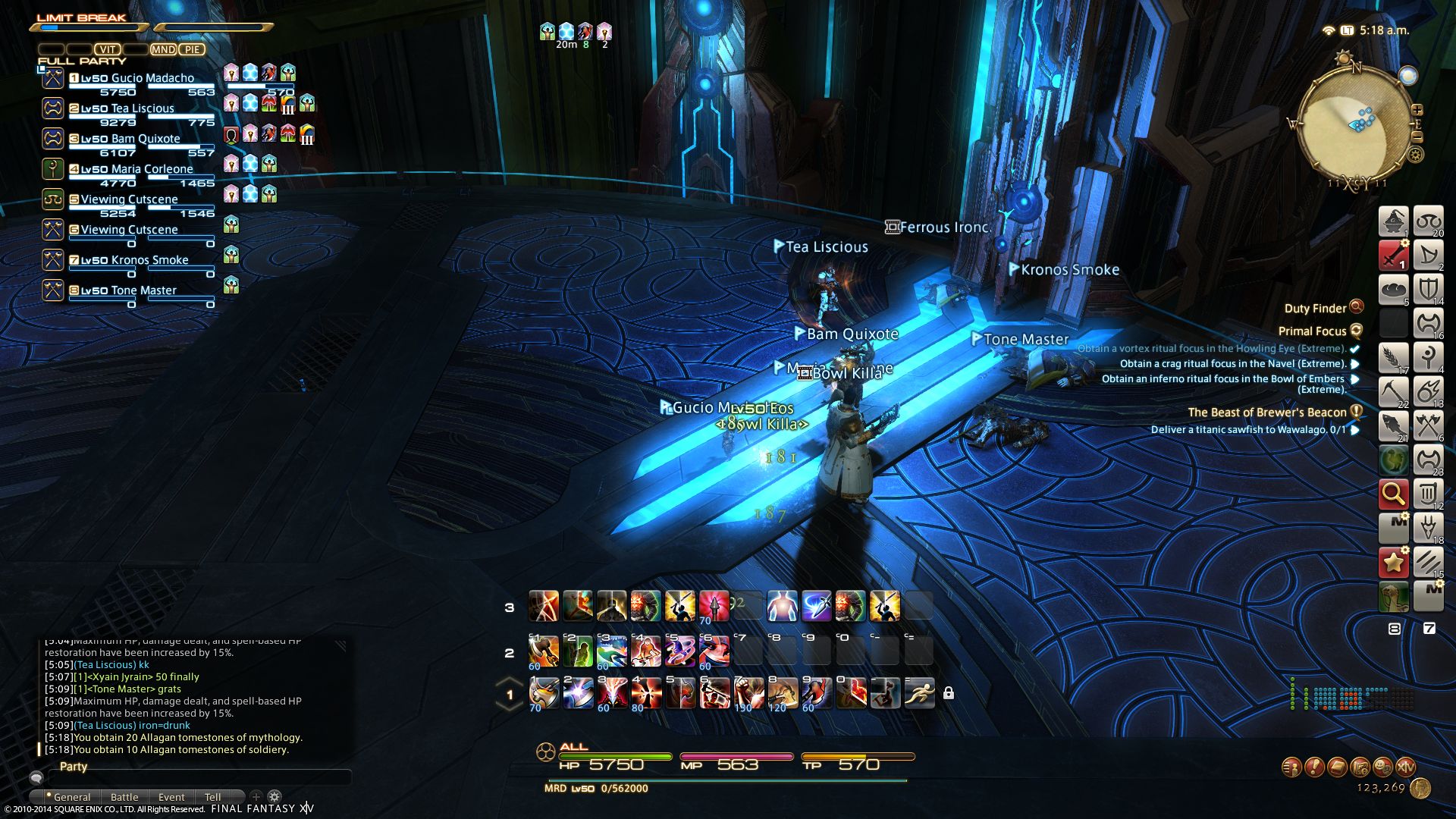Open chat log settings gear

(x=275, y=796)
